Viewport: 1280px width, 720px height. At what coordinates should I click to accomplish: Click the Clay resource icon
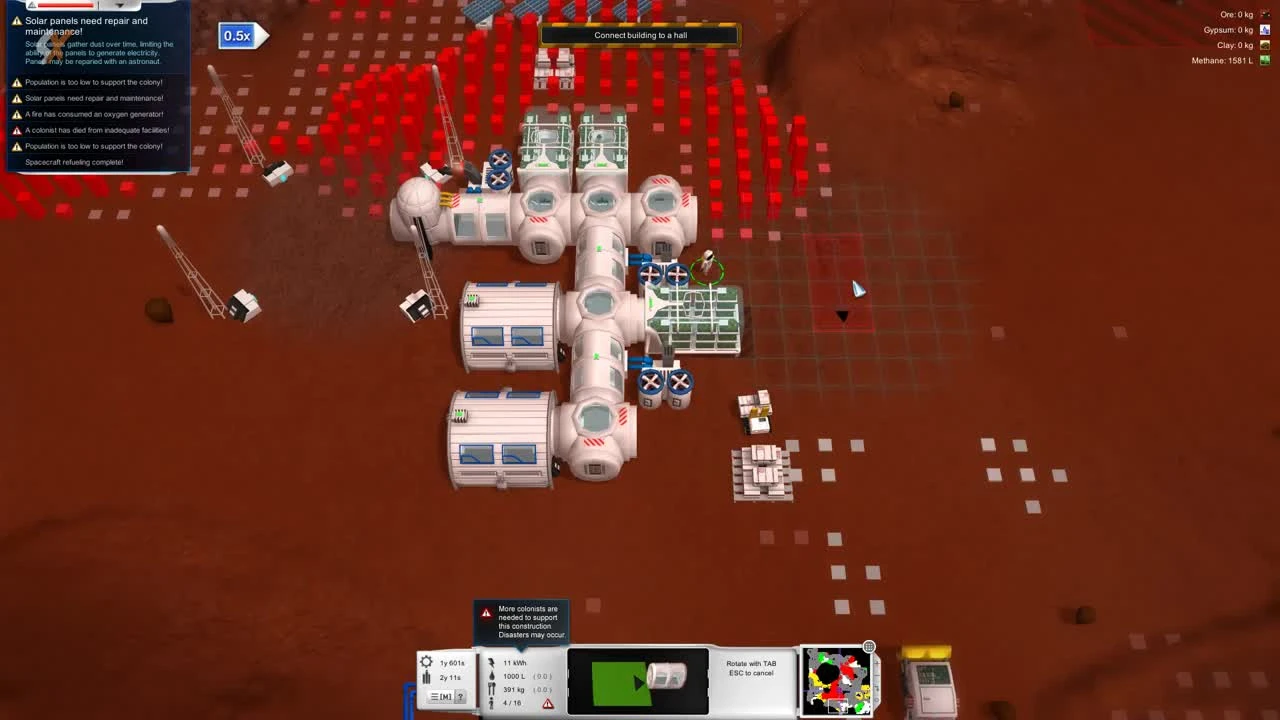[x=1264, y=44]
